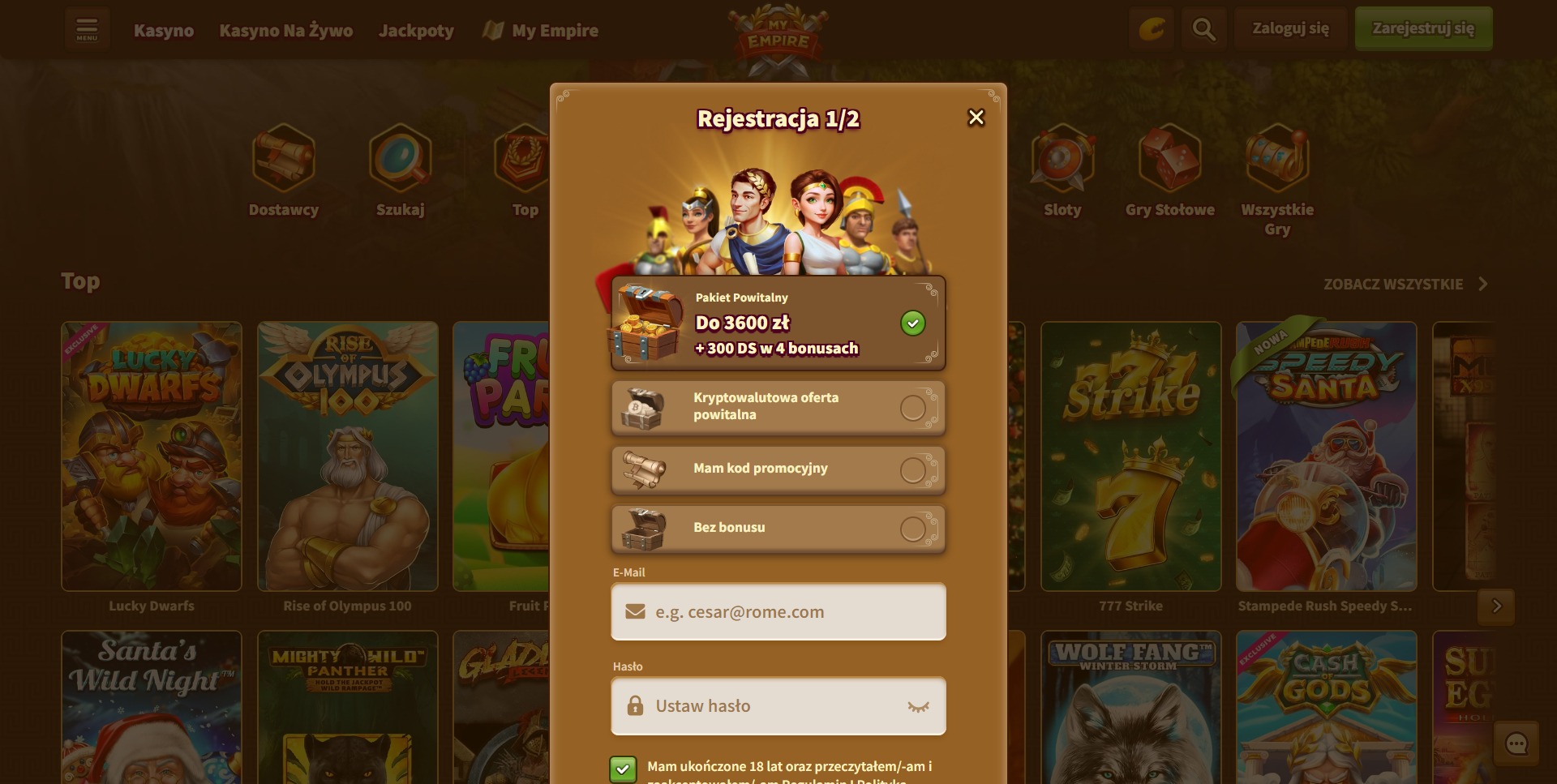1557x784 pixels.
Task: Open the Jackpoty menu item
Action: pyautogui.click(x=416, y=30)
